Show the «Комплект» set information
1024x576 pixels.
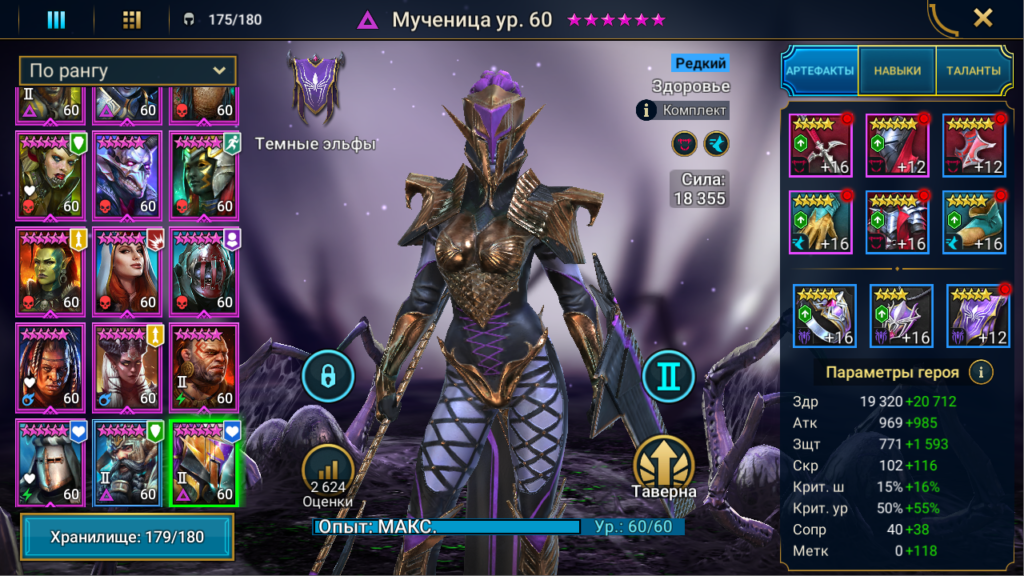tap(683, 110)
